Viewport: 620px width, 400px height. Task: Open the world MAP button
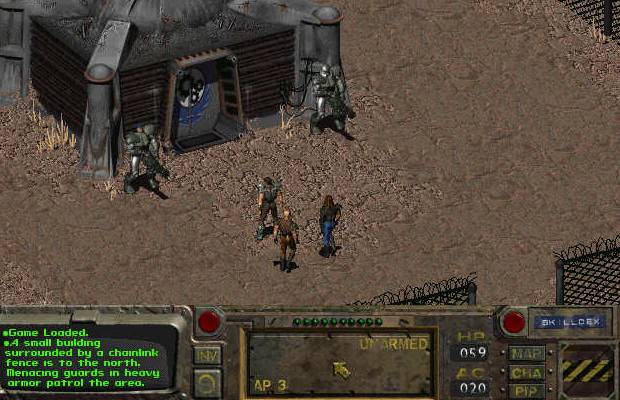tap(526, 353)
